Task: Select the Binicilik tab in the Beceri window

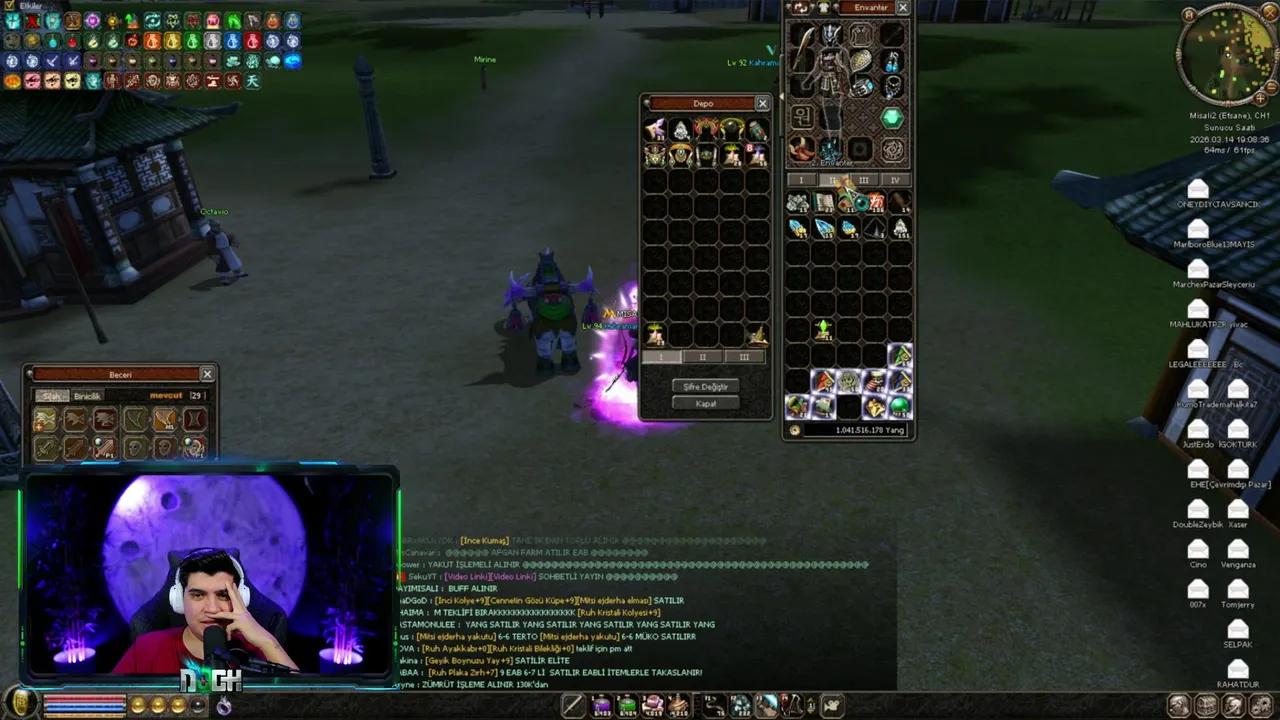Action: tap(86, 396)
